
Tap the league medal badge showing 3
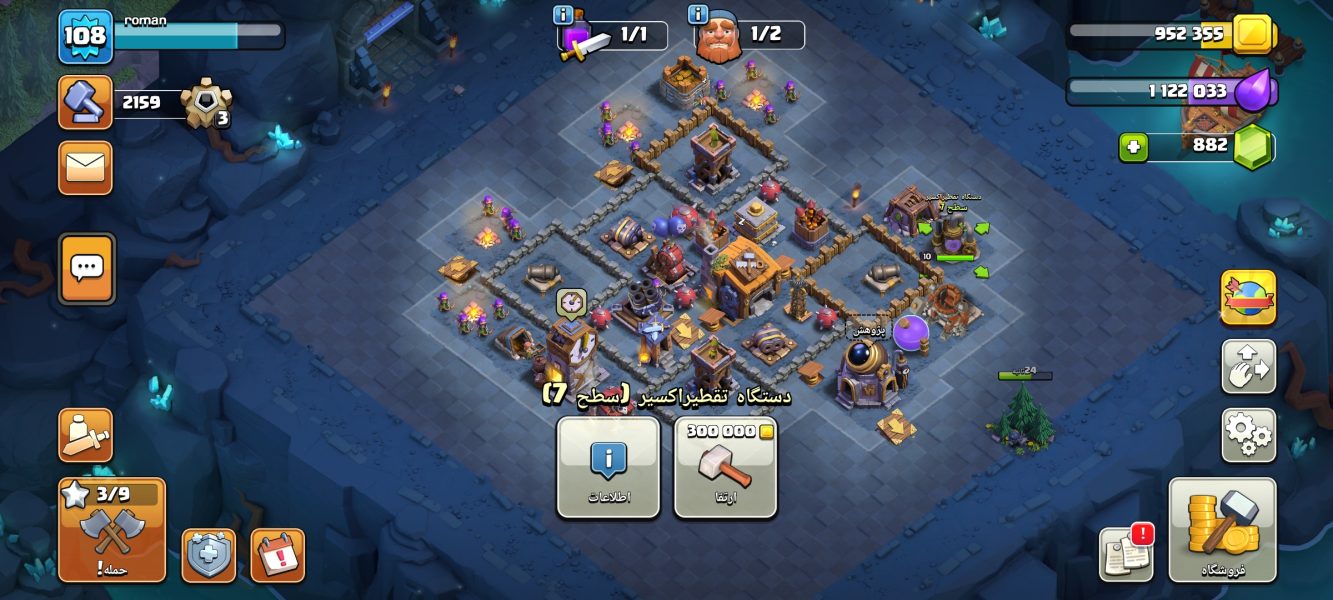point(206,102)
